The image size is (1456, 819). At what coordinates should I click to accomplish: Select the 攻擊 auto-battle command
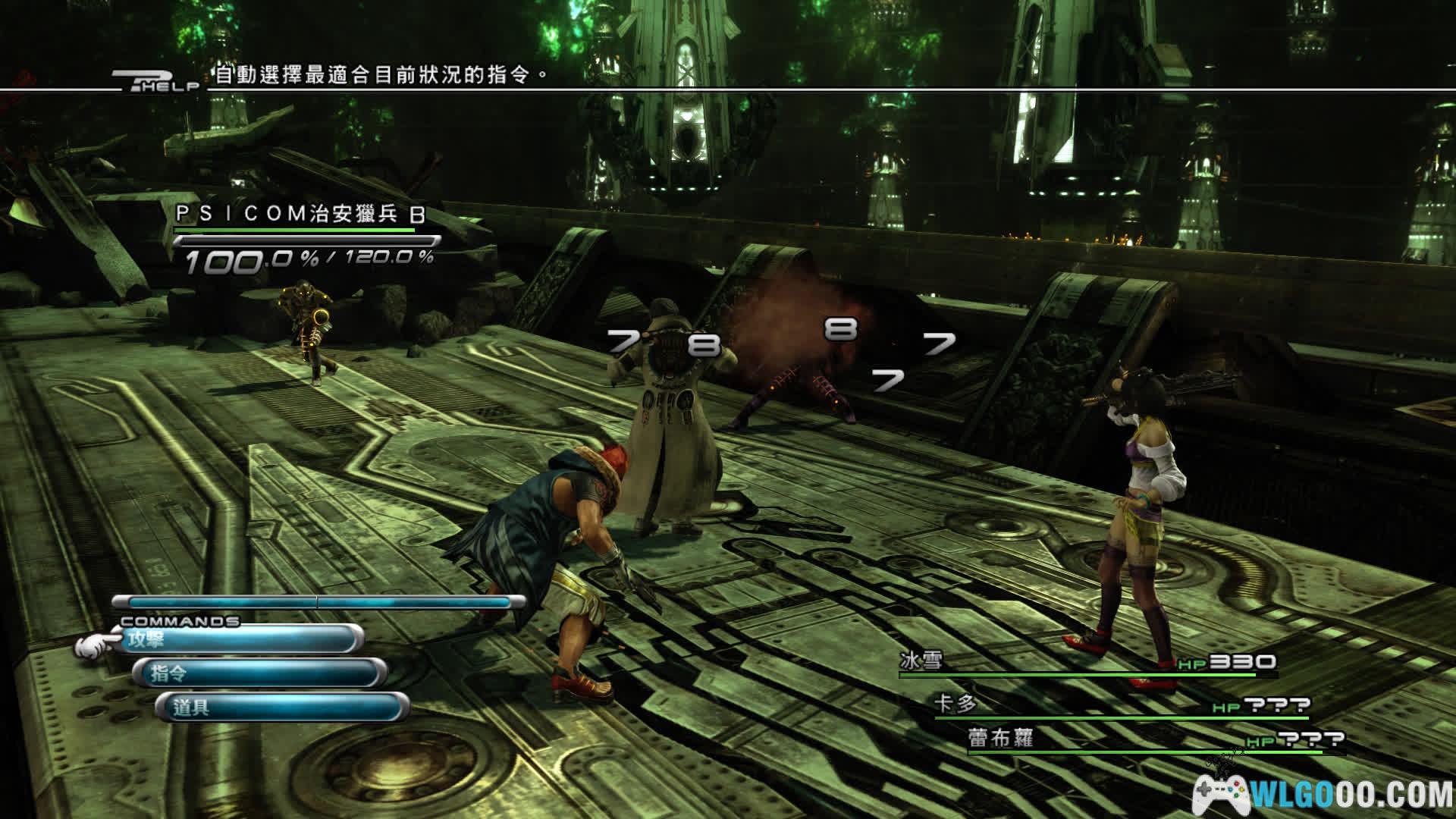pyautogui.click(x=235, y=640)
